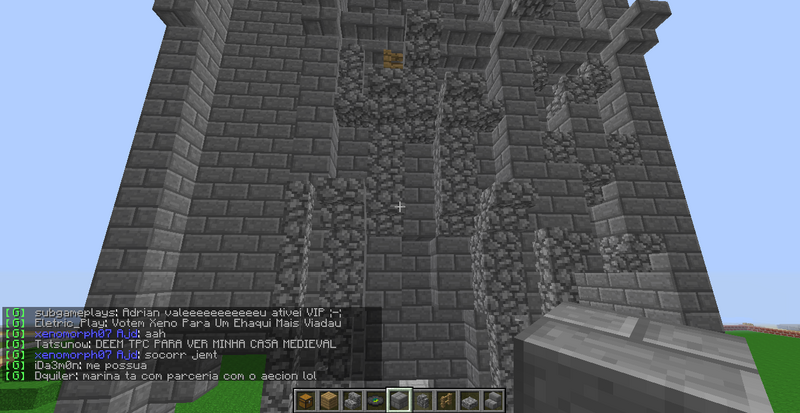Viewport: 800px width, 413px height.
Task: Pick the round dark disc item slot
Action: point(376,401)
